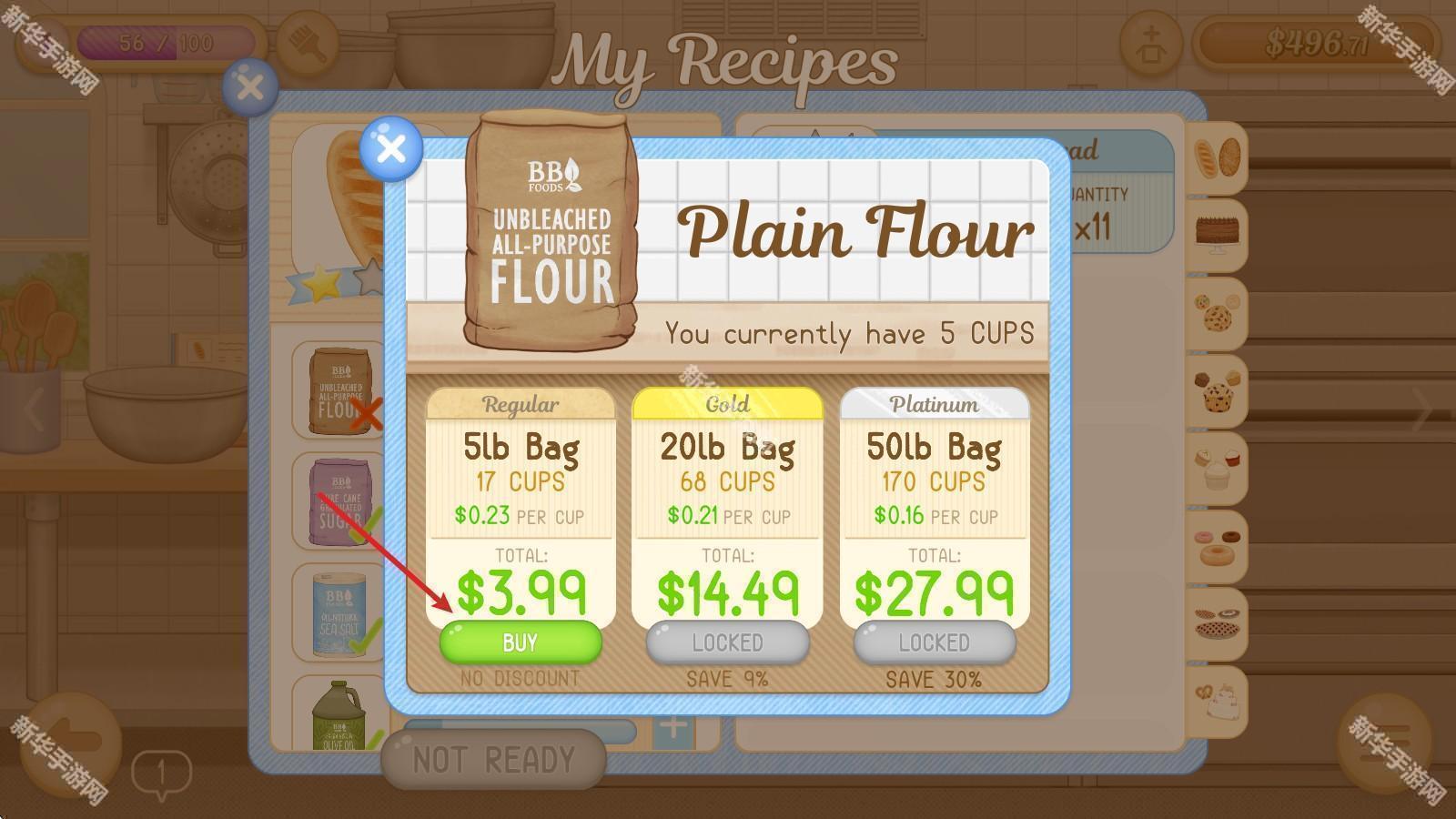This screenshot has height=819, width=1456.
Task: Open the paintbrush decorate button
Action: coord(308,43)
